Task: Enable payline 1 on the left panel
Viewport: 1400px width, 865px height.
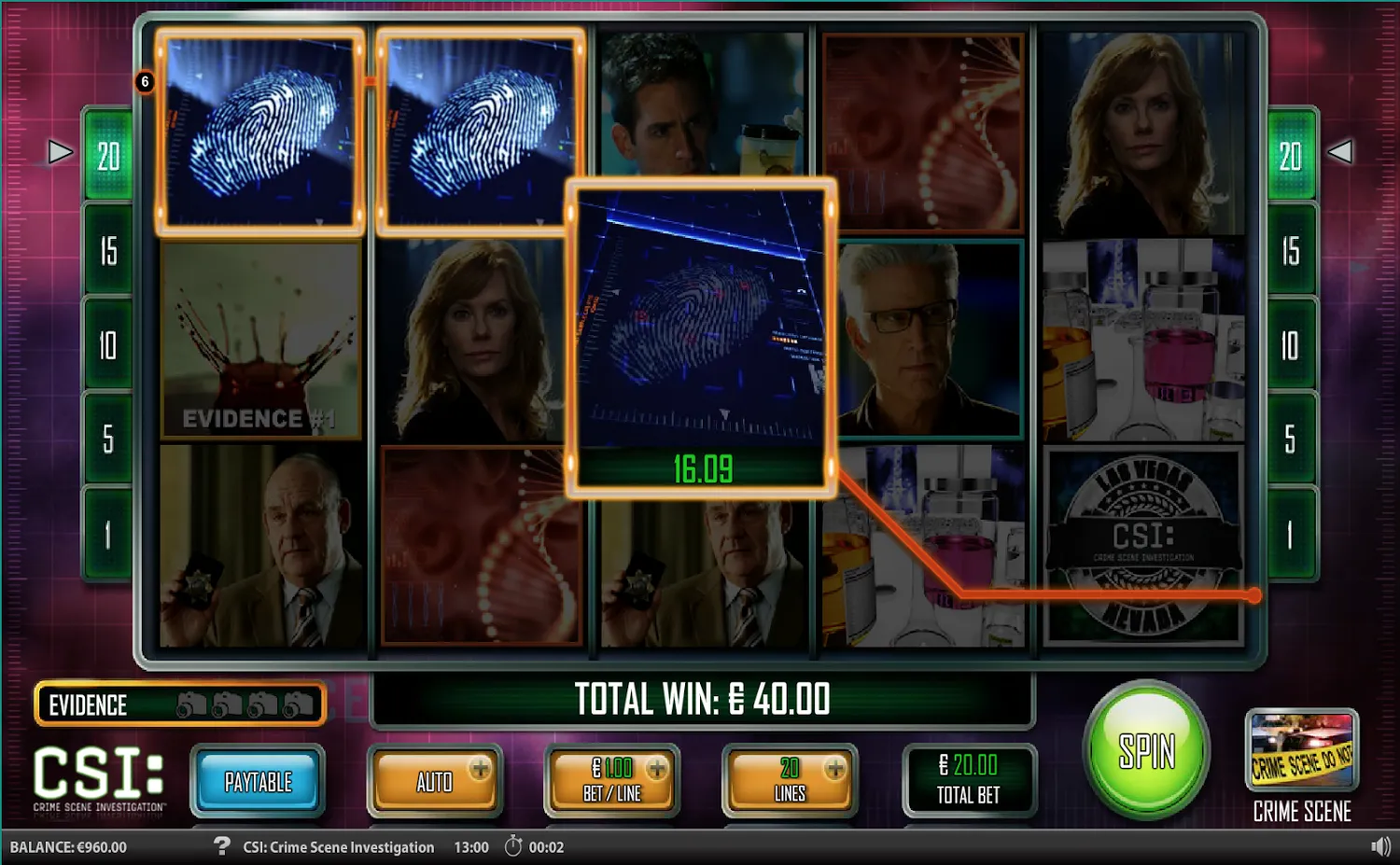Action: [x=107, y=532]
